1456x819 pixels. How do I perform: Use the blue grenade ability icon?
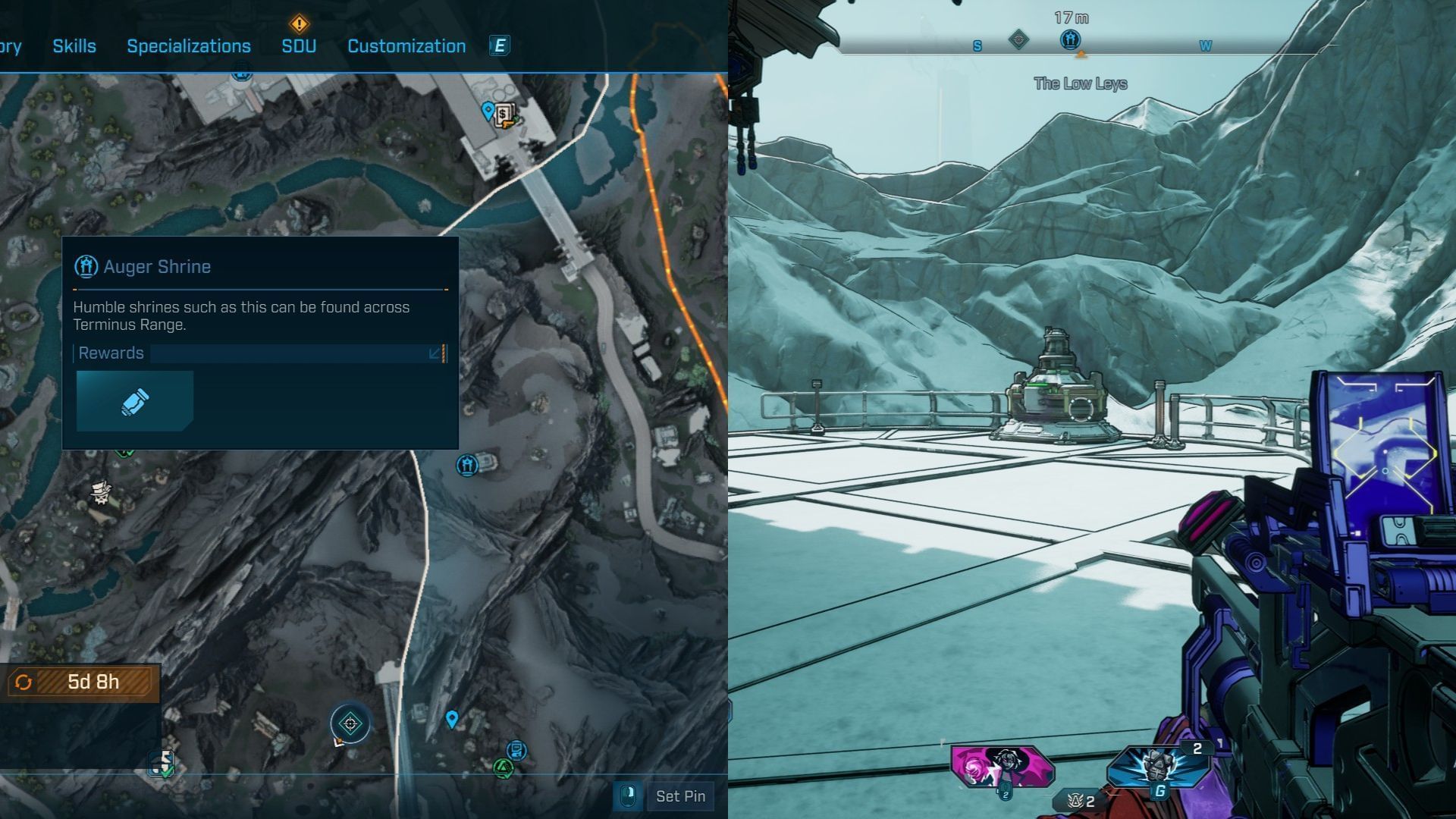(1157, 766)
